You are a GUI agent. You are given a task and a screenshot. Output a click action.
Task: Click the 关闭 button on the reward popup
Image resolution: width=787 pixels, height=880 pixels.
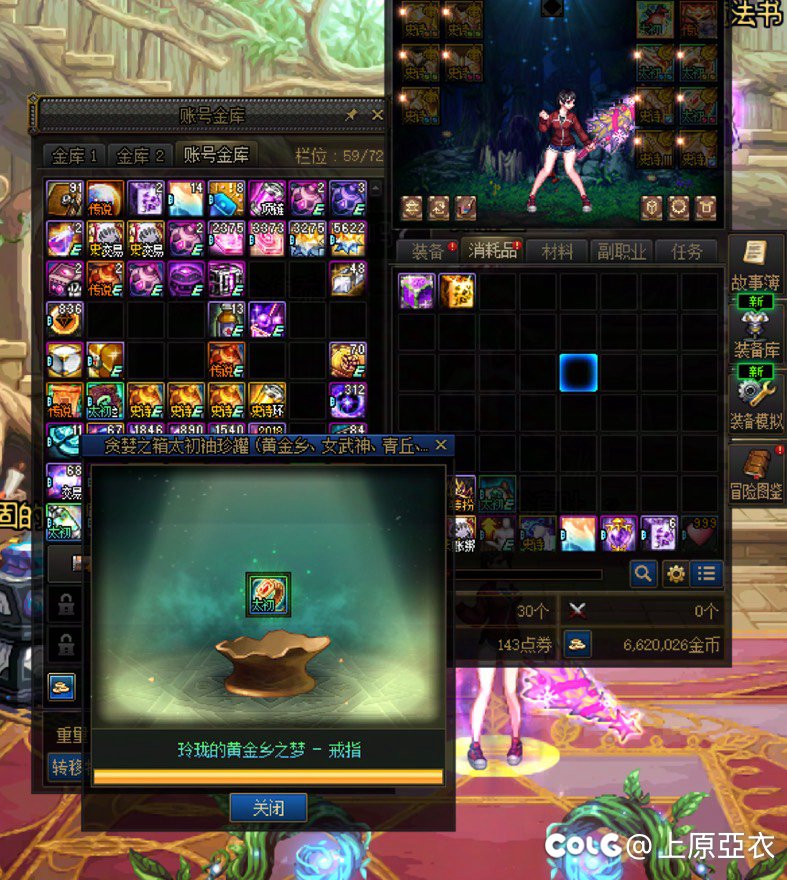tap(268, 807)
